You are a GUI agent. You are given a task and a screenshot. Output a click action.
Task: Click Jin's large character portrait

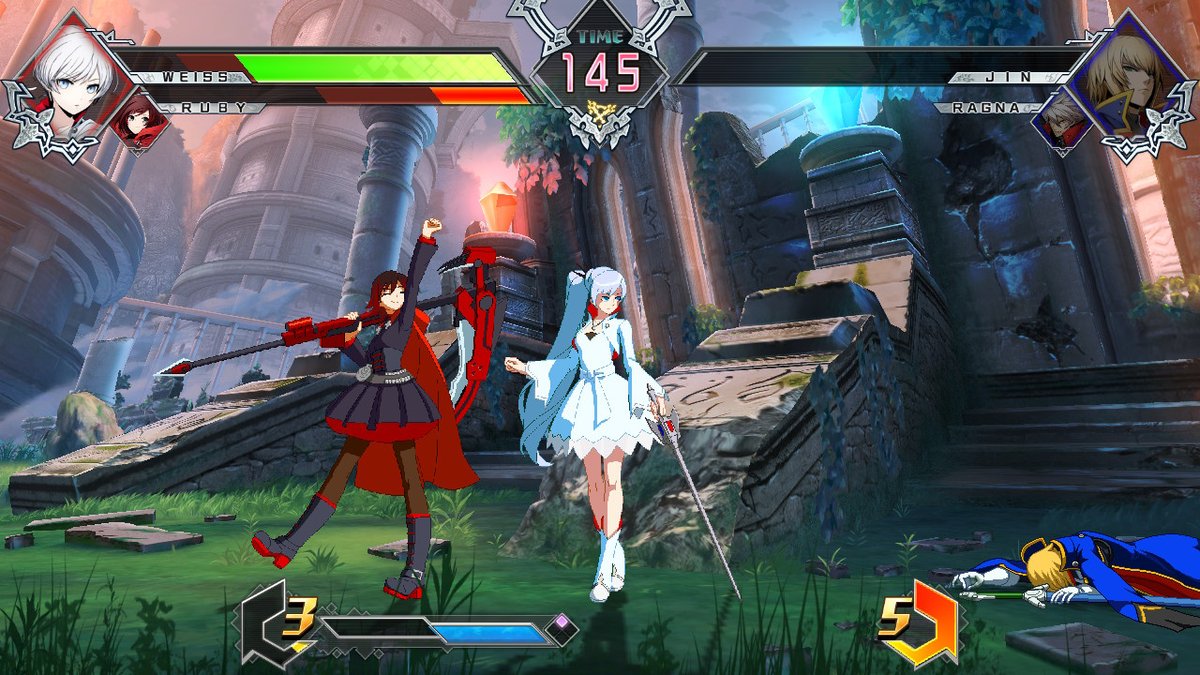pyautogui.click(x=1129, y=72)
